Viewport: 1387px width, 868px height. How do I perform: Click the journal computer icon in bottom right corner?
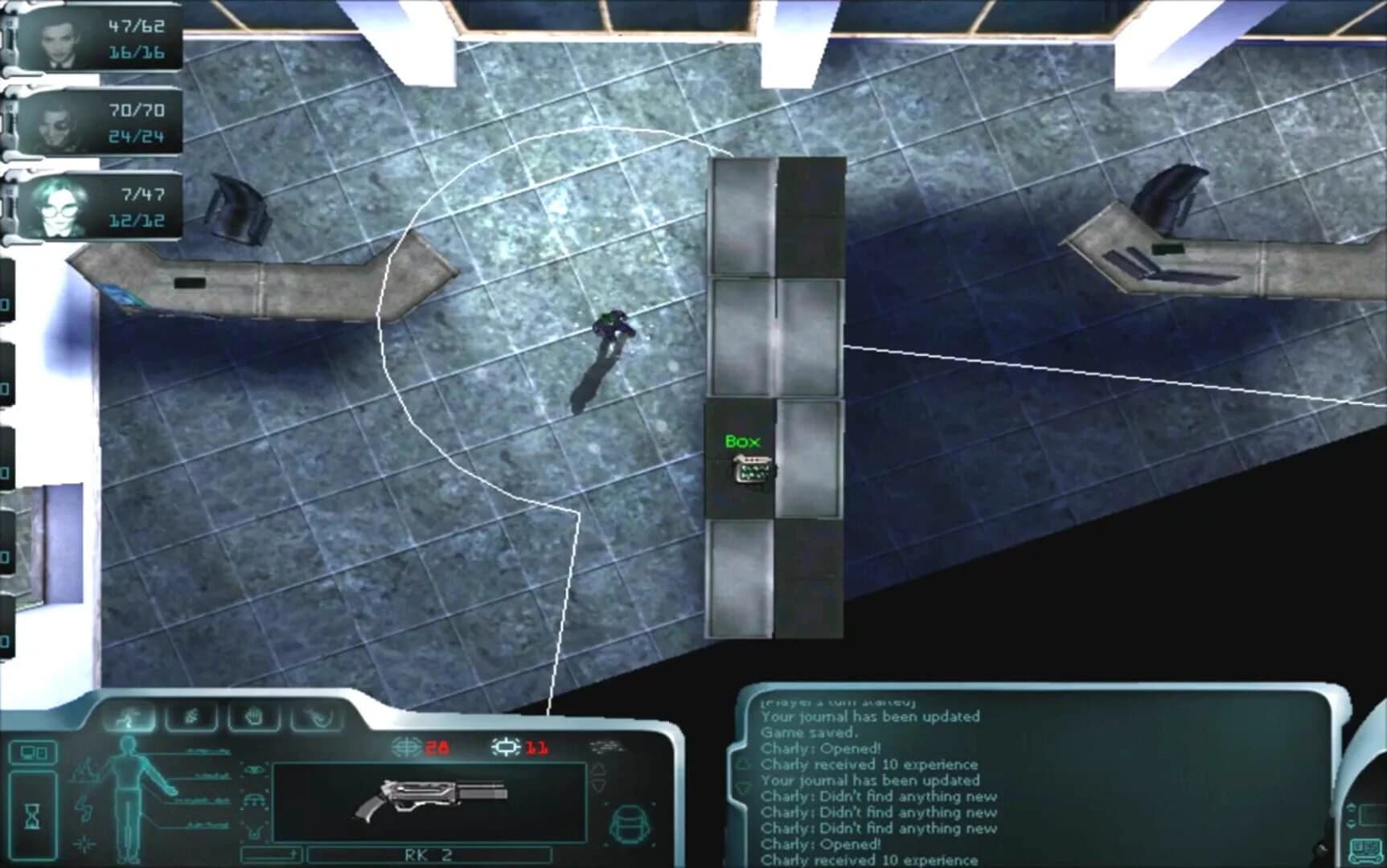click(x=1366, y=848)
